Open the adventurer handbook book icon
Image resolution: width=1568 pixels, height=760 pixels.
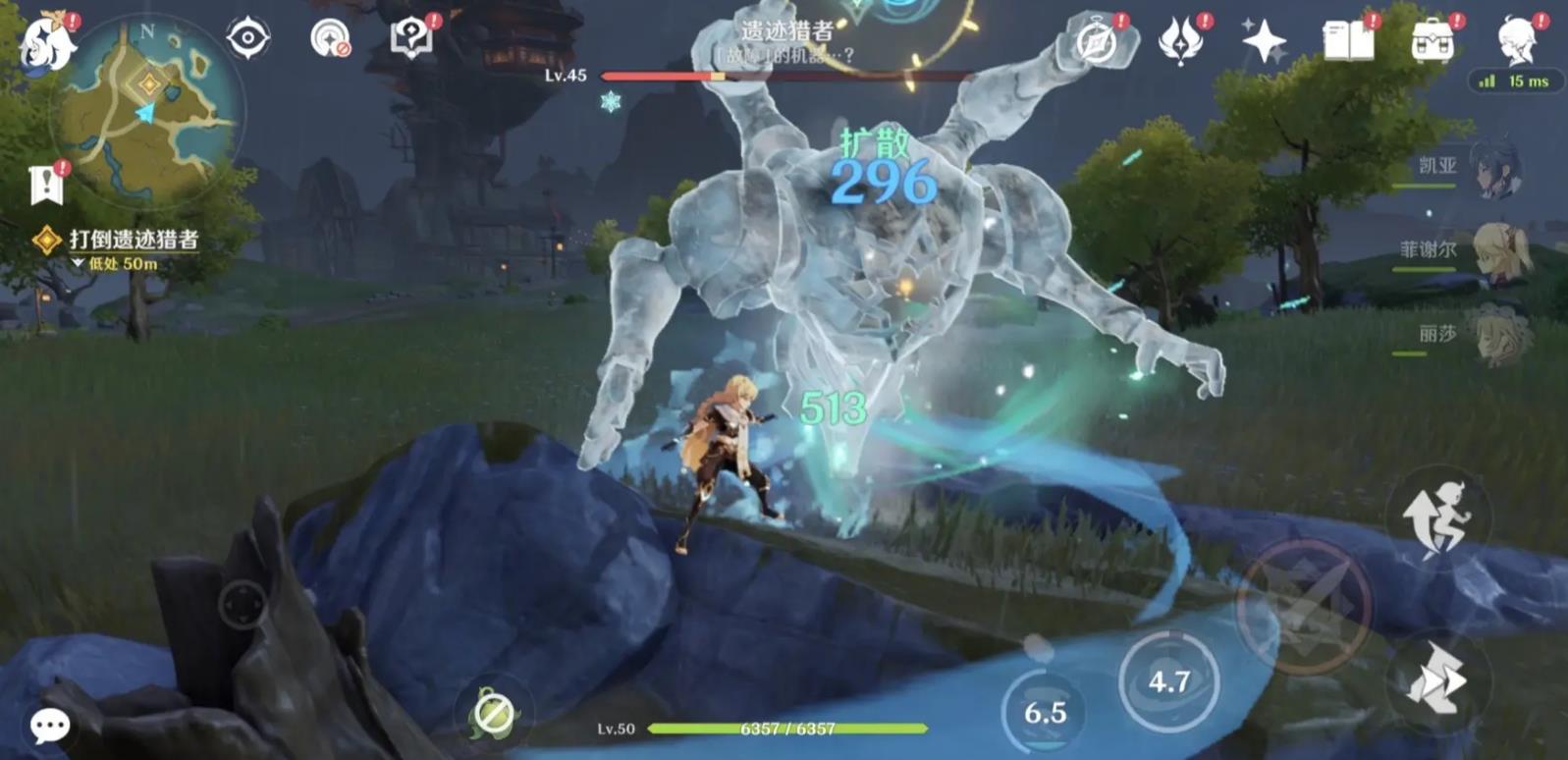tap(1348, 41)
